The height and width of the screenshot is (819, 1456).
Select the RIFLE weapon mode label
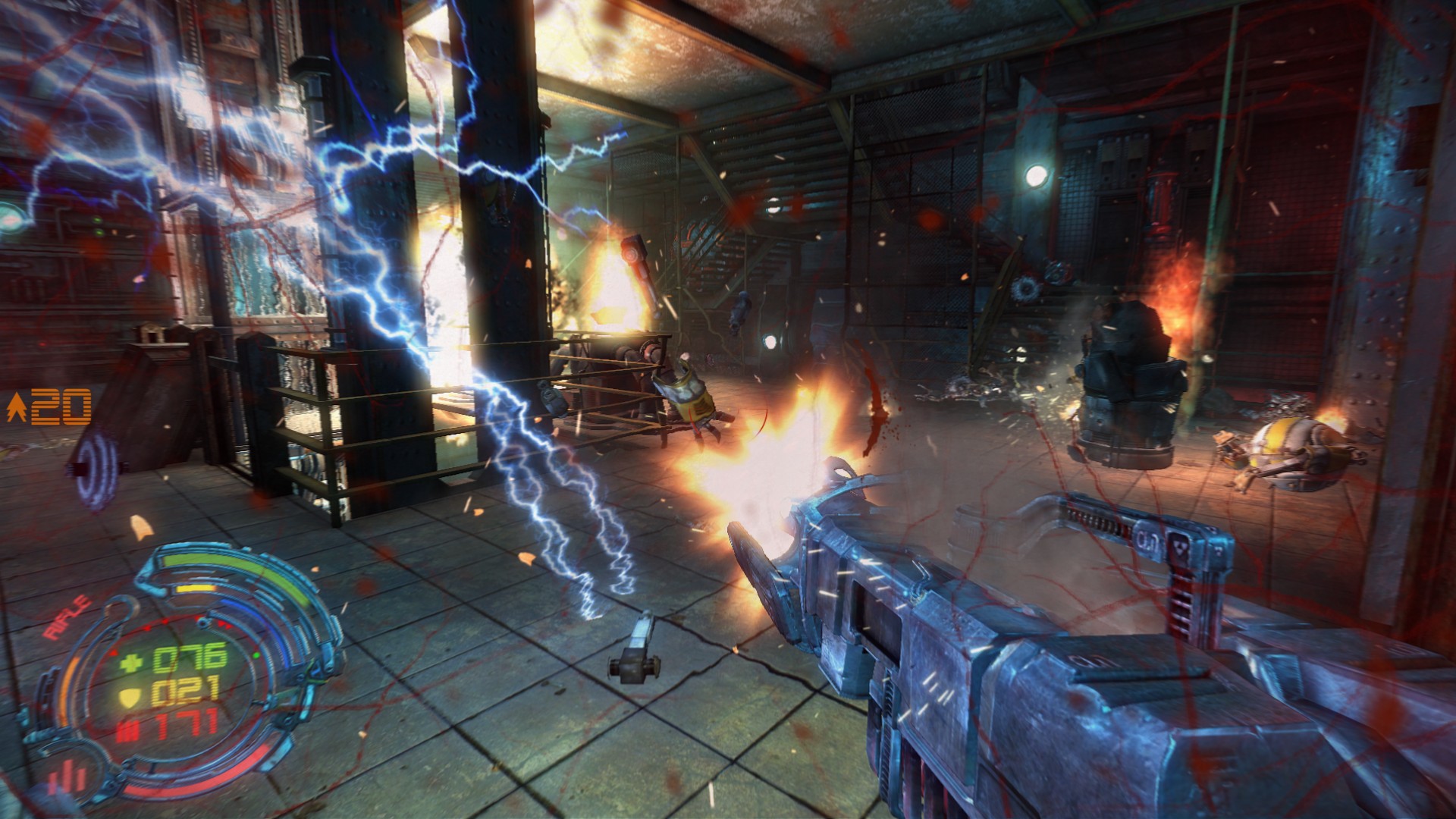[x=68, y=619]
